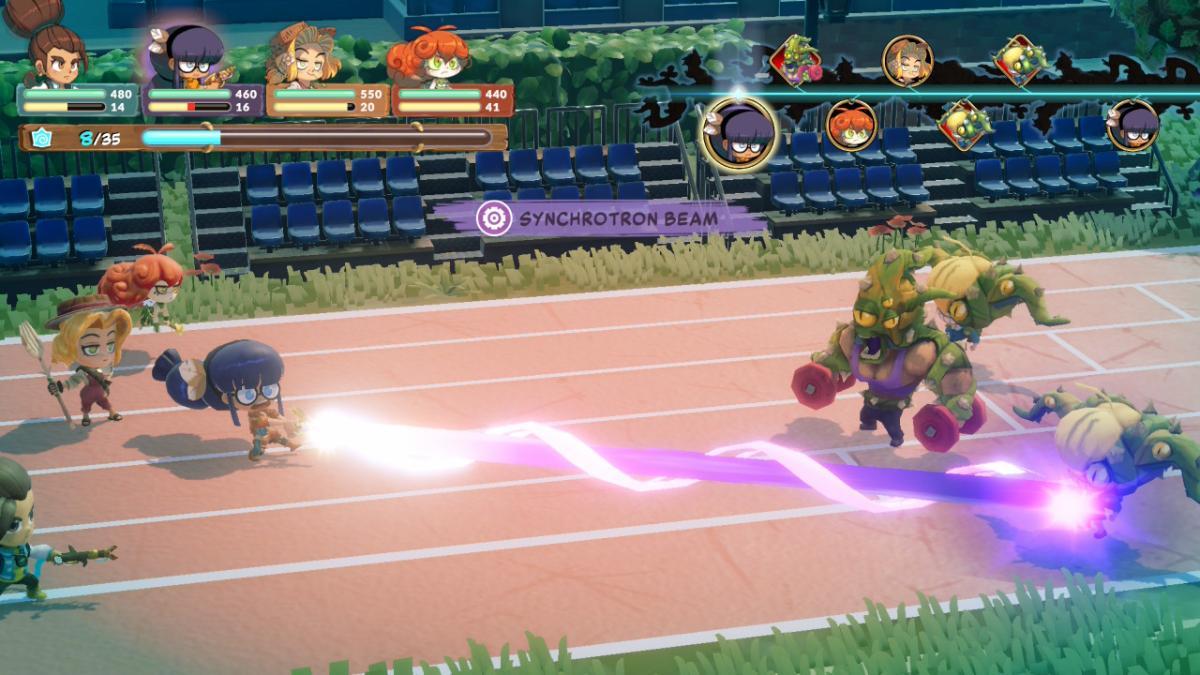Check the green dumbbell brute's turn order icon

coord(796,60)
